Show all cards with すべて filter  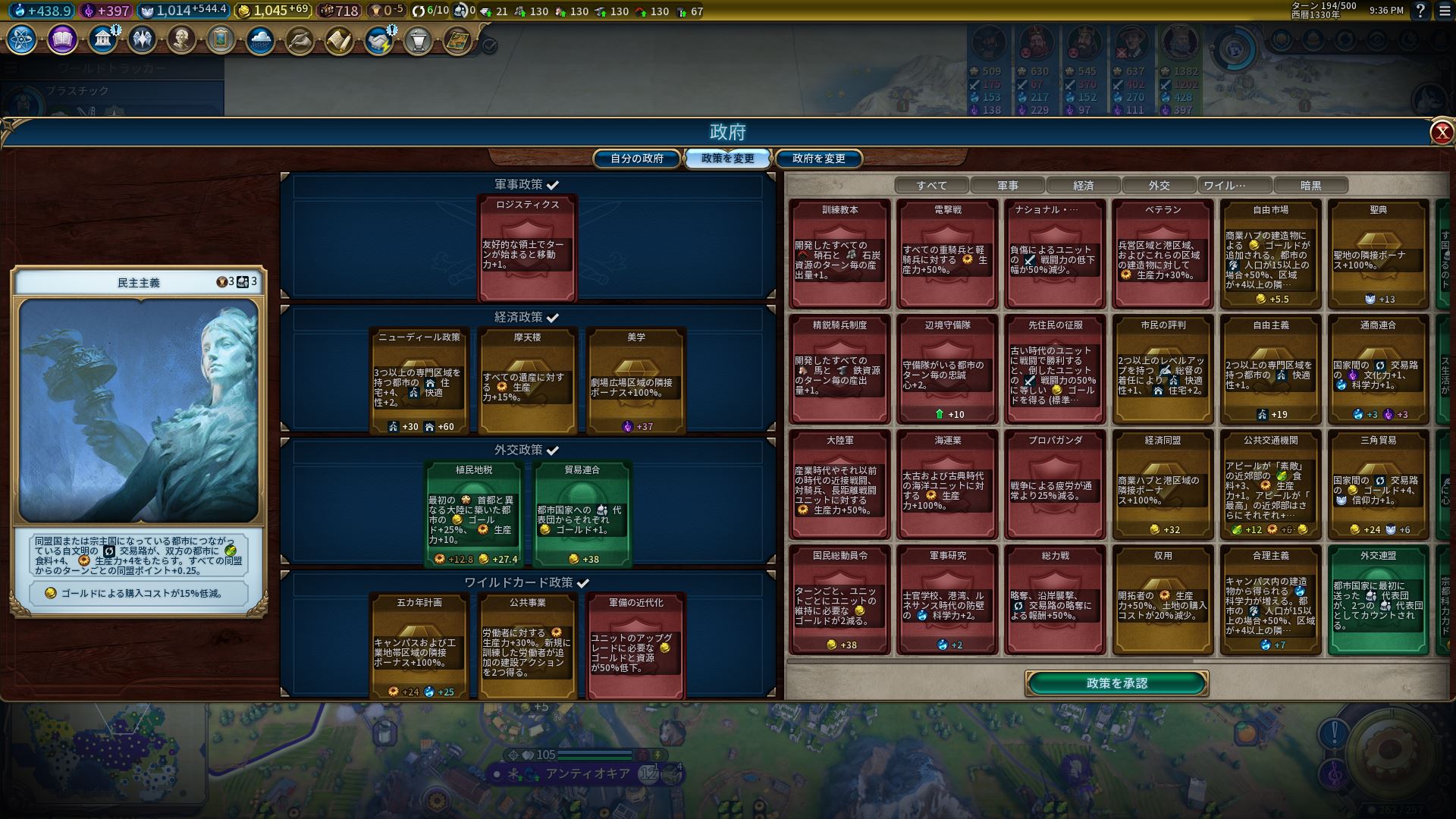click(x=931, y=185)
